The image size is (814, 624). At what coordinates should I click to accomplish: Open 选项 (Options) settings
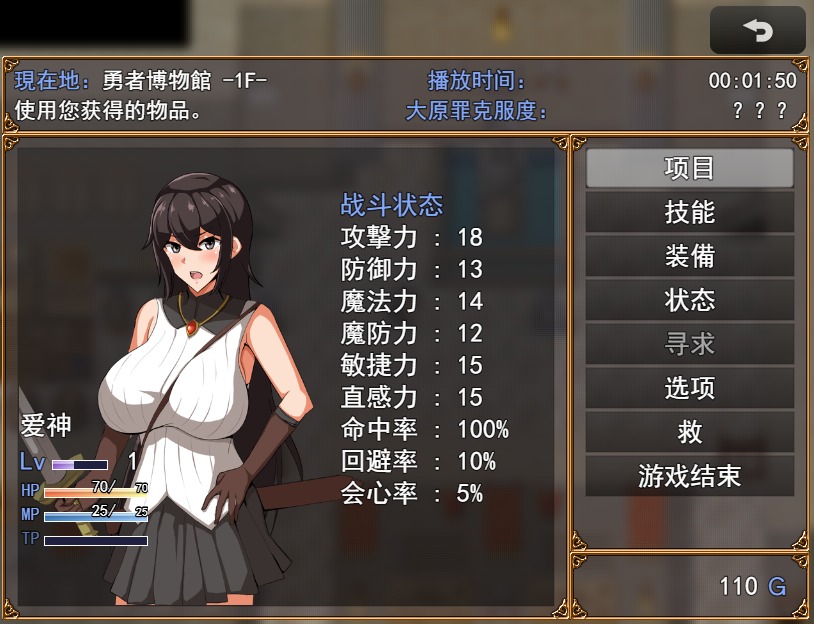tap(689, 388)
